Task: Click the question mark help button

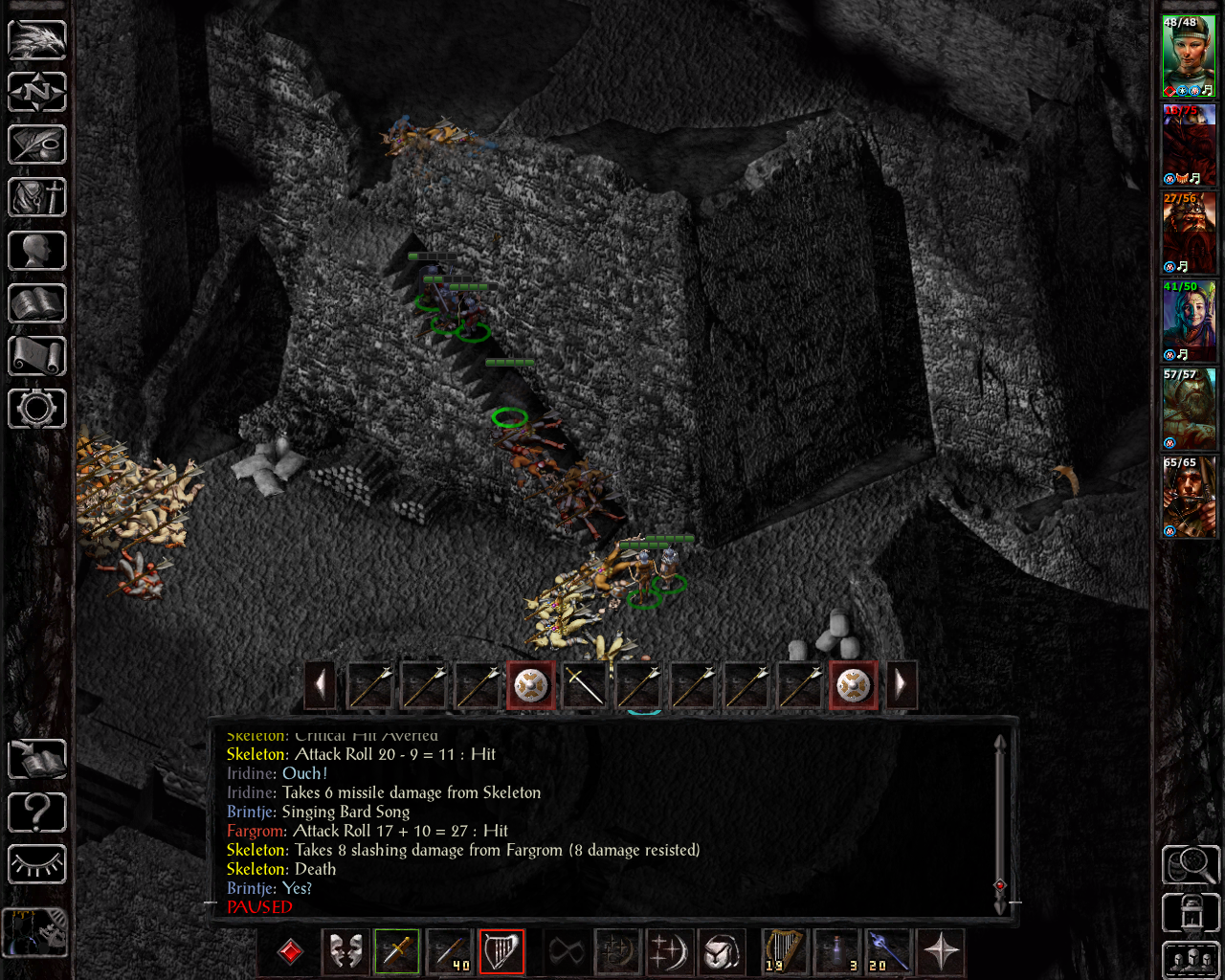Action: pos(37,813)
